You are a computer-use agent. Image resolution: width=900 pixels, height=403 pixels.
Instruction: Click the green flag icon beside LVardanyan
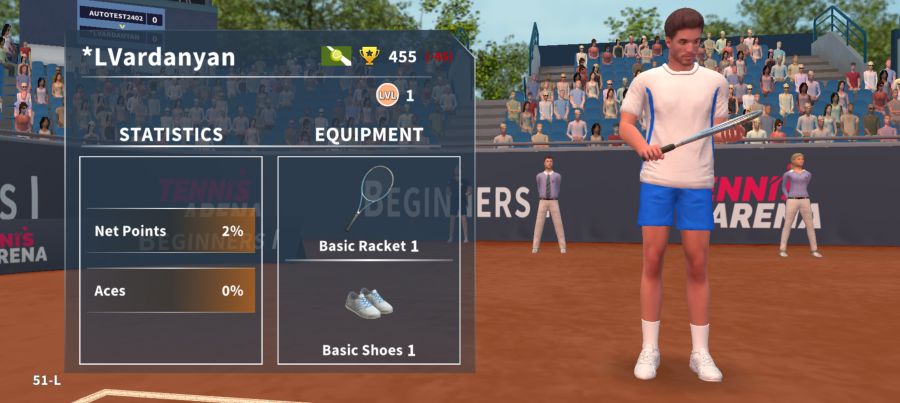336,56
